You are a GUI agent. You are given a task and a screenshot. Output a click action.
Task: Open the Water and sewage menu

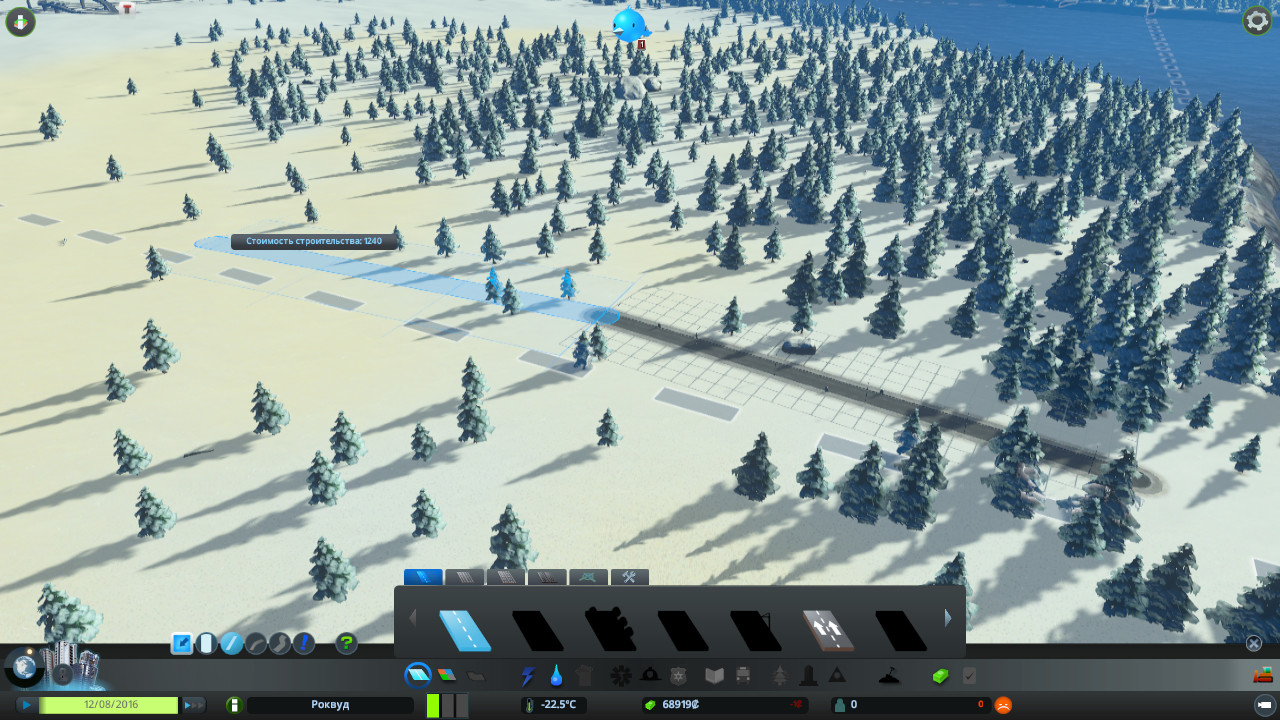pos(555,676)
